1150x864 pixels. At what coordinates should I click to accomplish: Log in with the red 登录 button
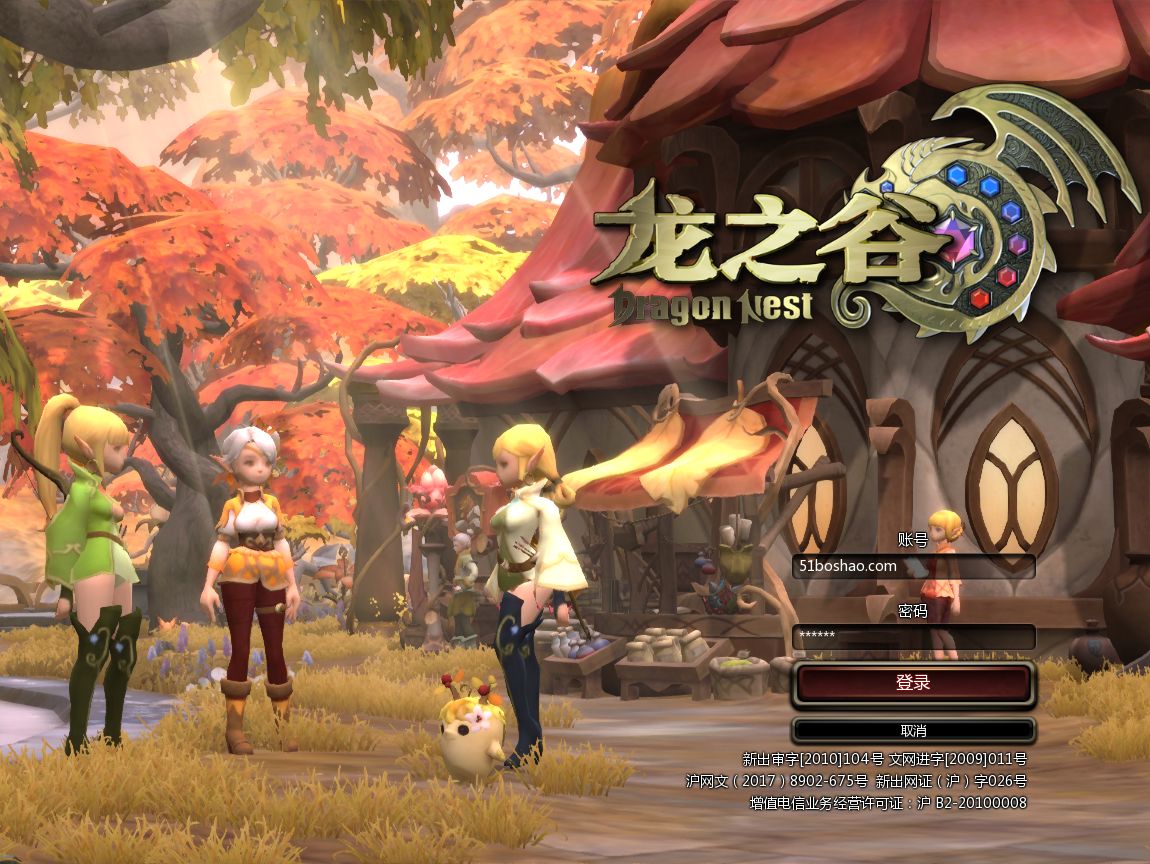click(x=913, y=684)
